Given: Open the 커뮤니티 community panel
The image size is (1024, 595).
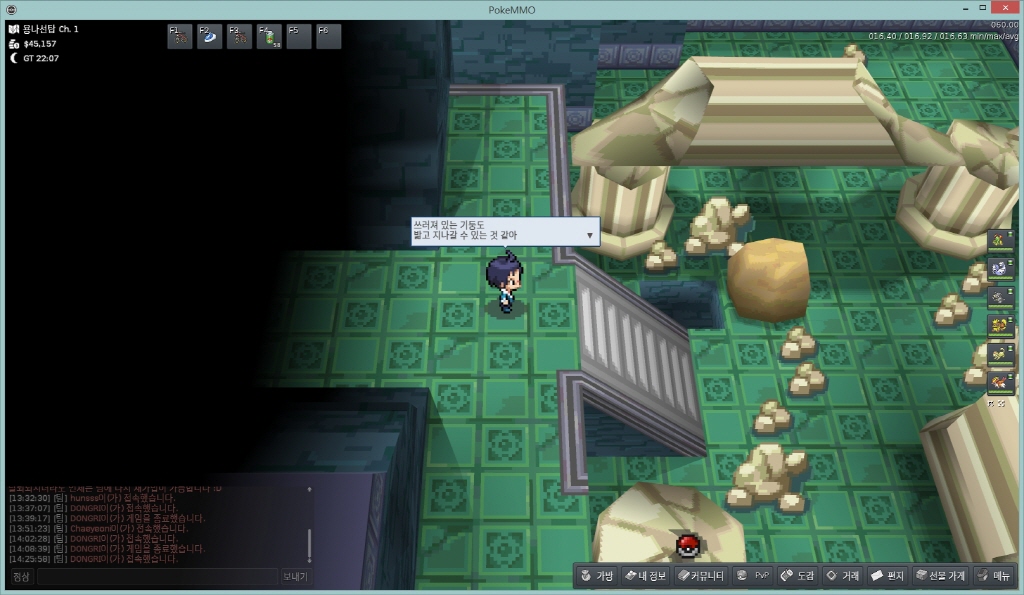Looking at the screenshot, I should [700, 576].
